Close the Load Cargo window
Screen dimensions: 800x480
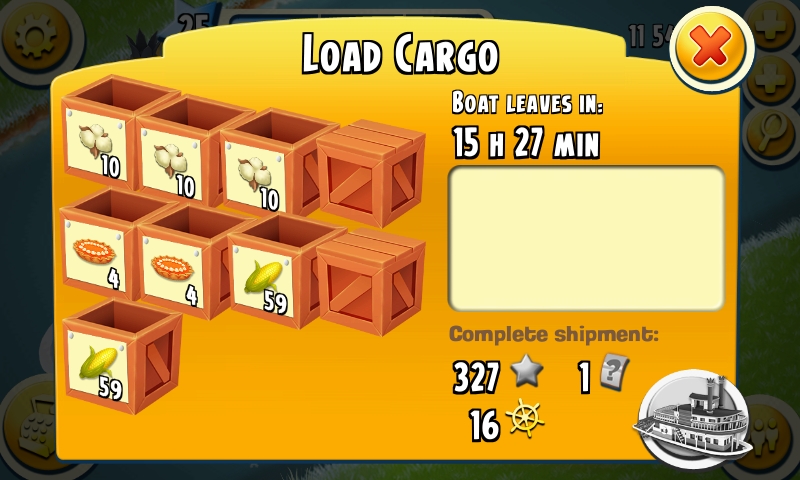711,48
